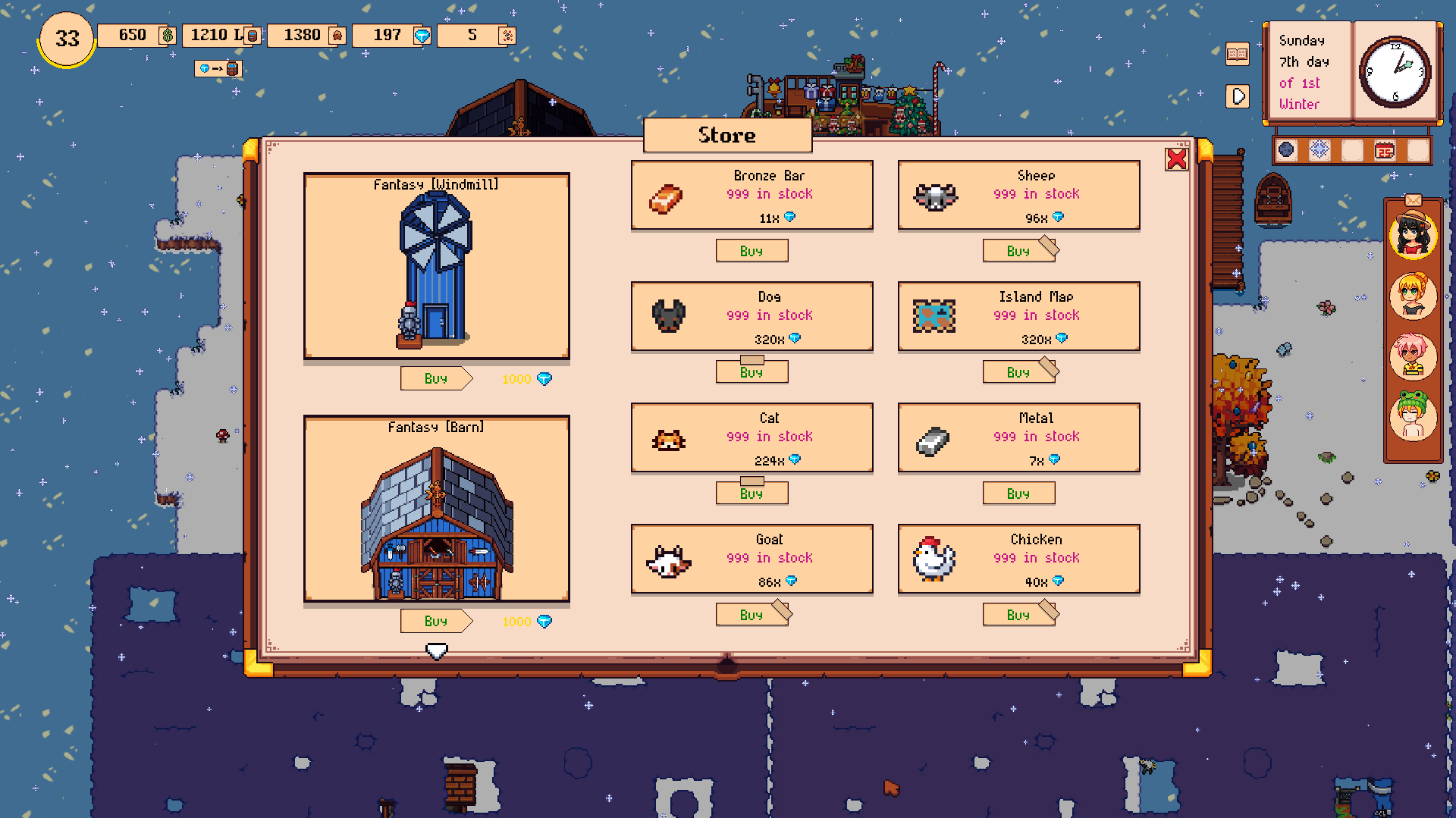Select the blonde girl portrait
The width and height of the screenshot is (1456, 818).
pos(1413,295)
